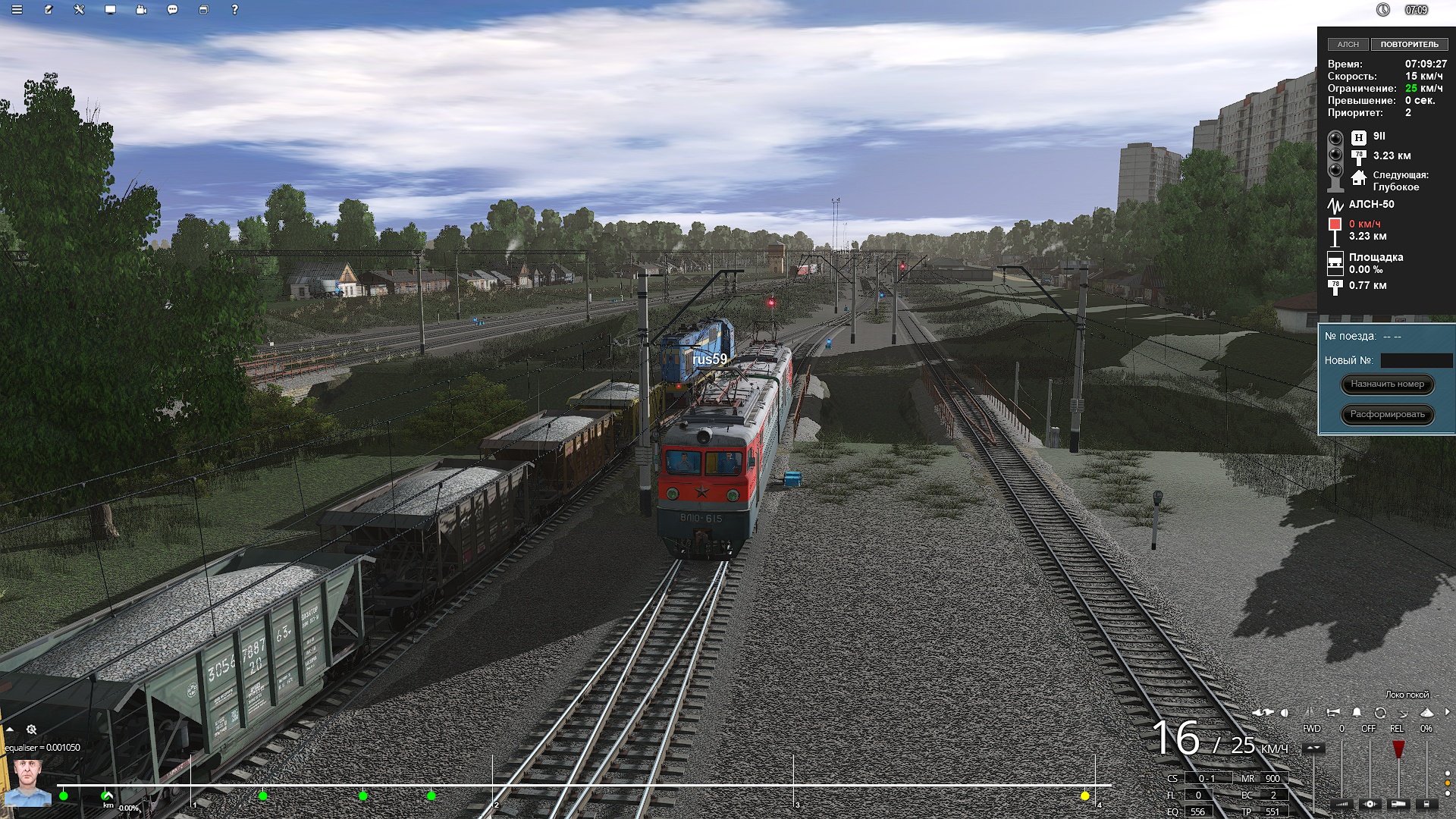Switch to the АЛСН tab
Viewport: 1456px width, 819px height.
pos(1348,45)
